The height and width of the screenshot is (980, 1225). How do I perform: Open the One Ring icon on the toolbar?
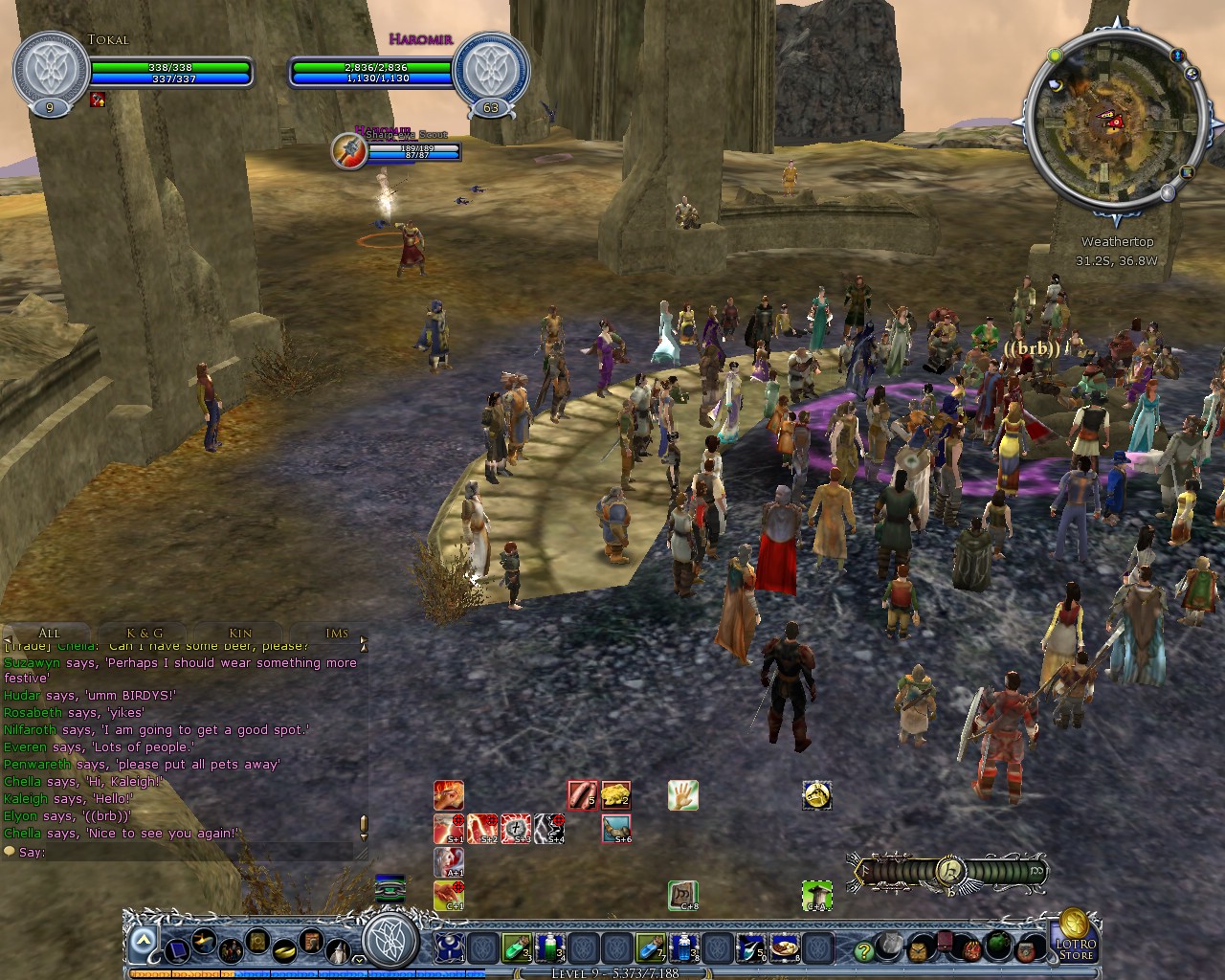(285, 950)
